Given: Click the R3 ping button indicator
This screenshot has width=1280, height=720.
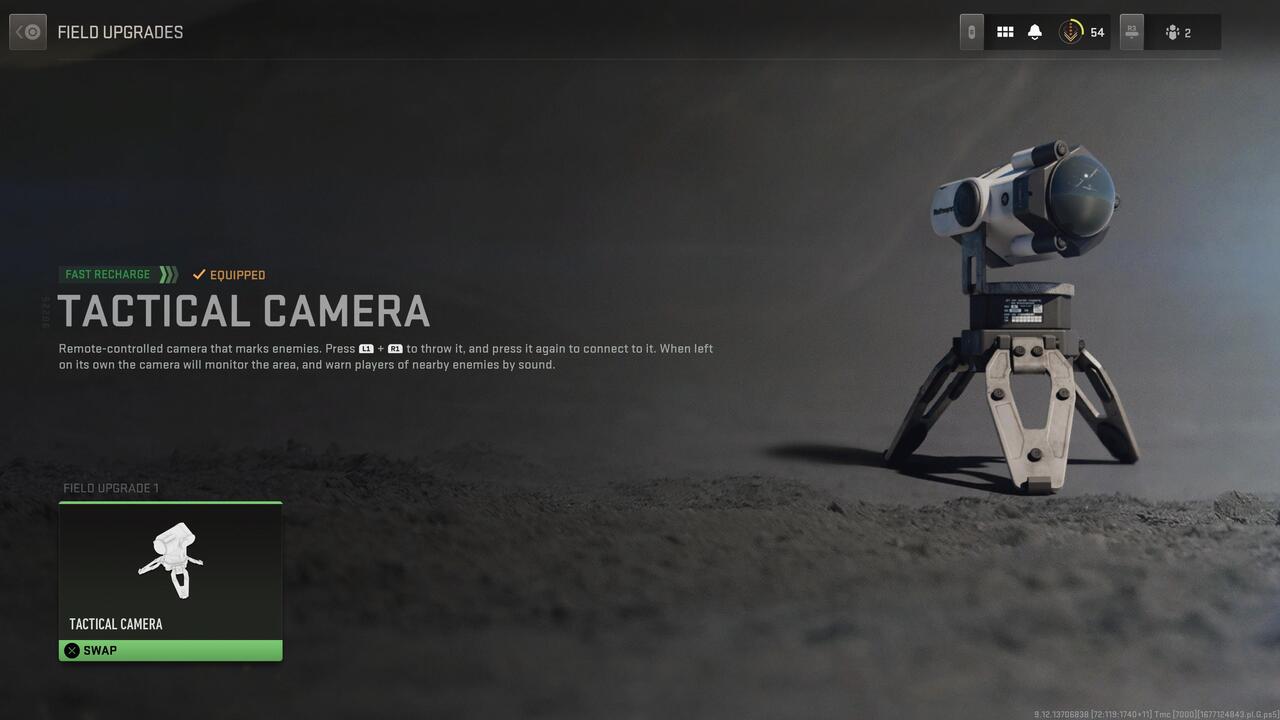Looking at the screenshot, I should click(x=1131, y=31).
